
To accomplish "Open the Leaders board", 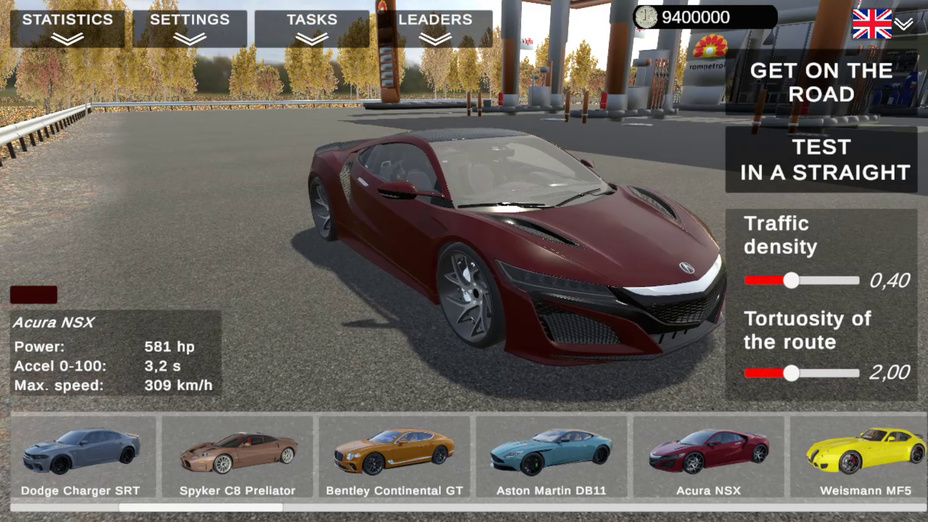I will pyautogui.click(x=435, y=29).
